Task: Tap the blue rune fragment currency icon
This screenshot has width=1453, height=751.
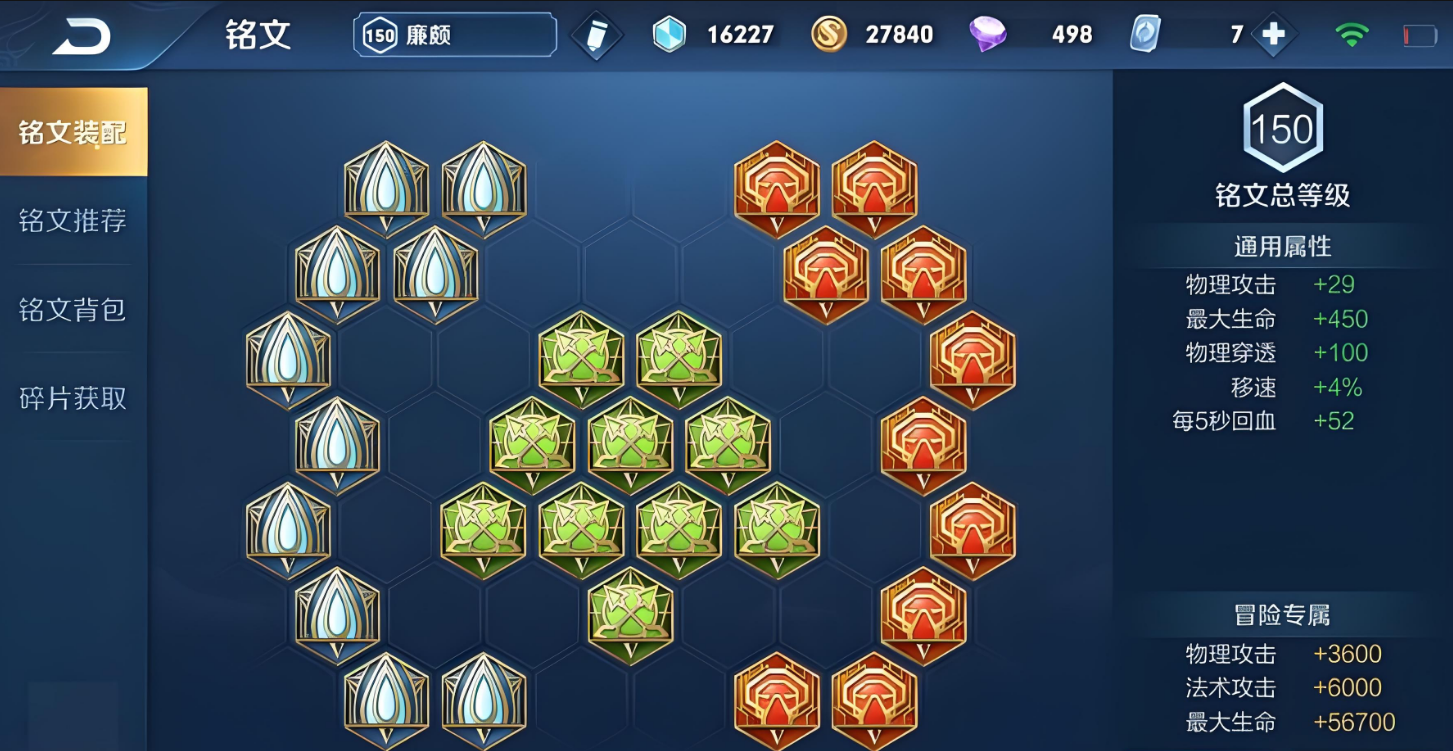Action: coord(669,35)
